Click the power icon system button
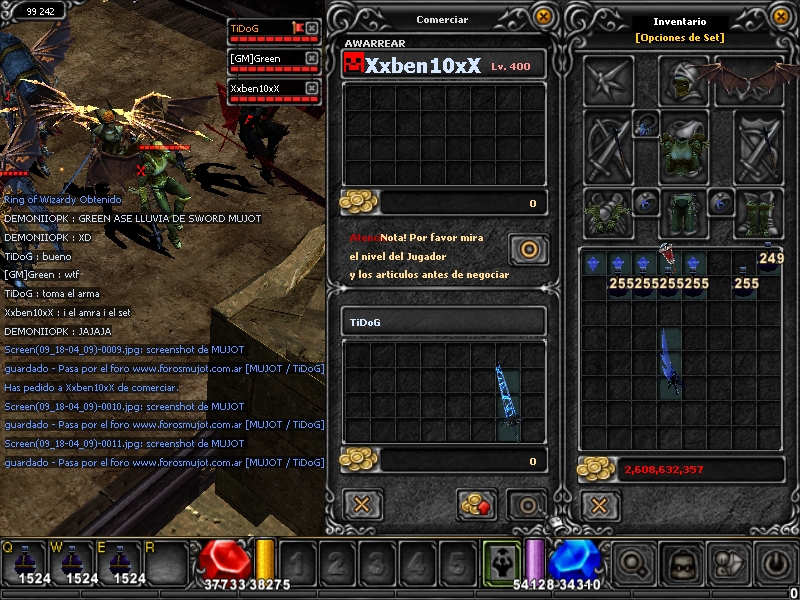The width and height of the screenshot is (800, 600). (777, 563)
